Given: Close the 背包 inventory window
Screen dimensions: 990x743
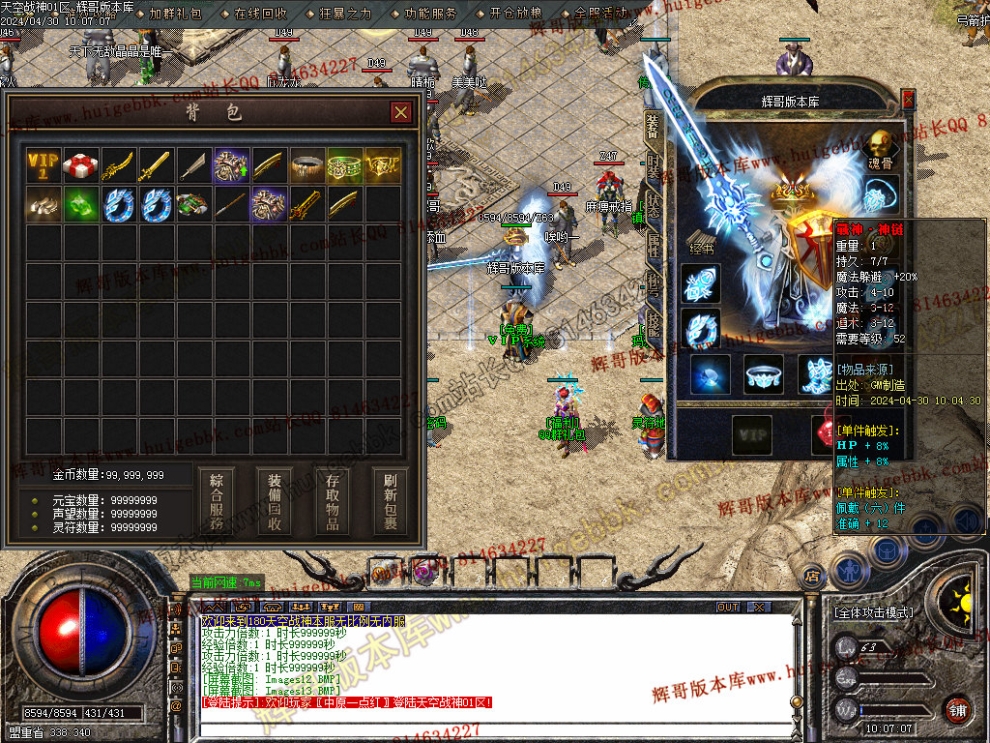Looking at the screenshot, I should 400,112.
